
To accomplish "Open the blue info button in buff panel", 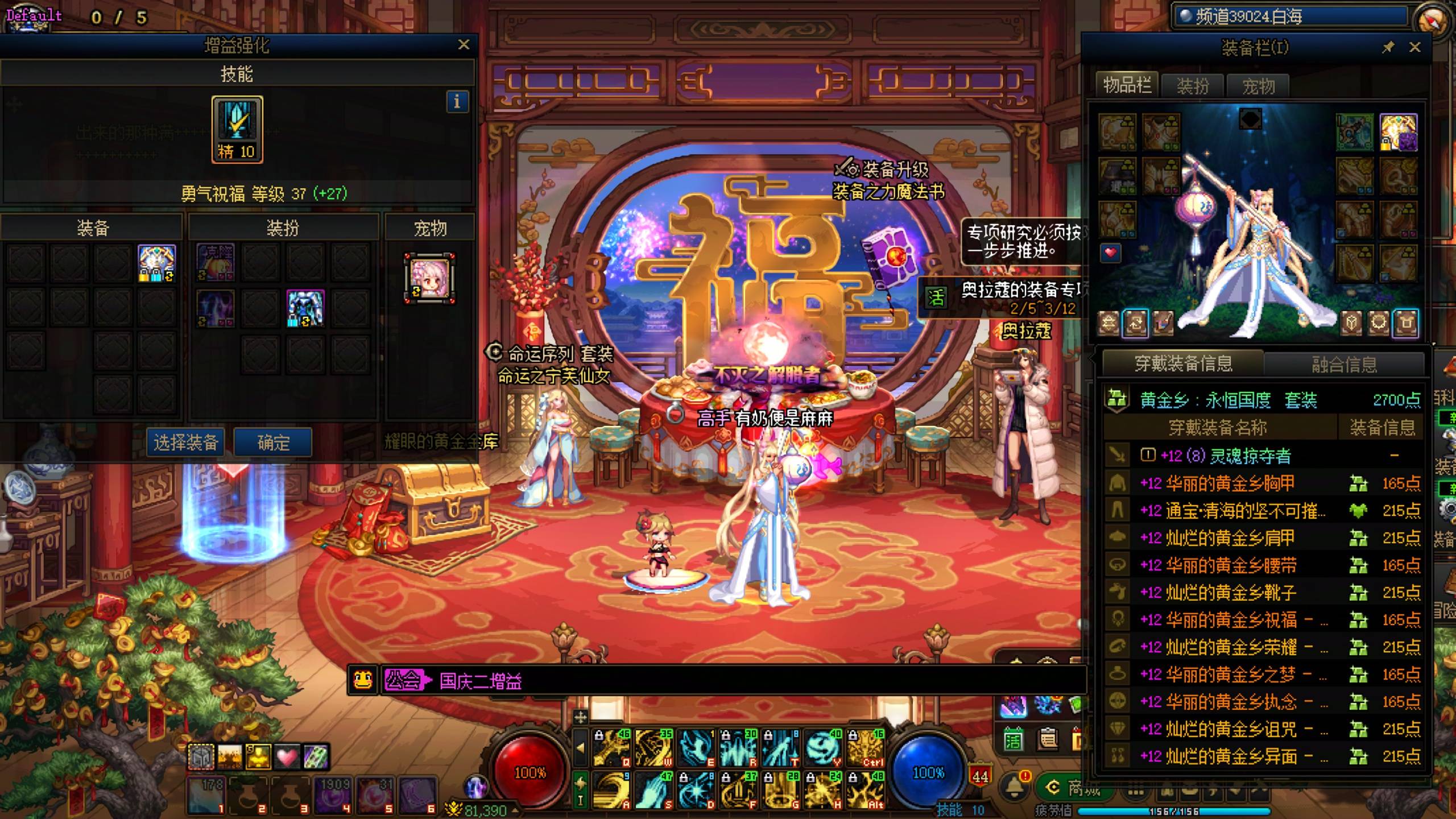I will 457,102.
